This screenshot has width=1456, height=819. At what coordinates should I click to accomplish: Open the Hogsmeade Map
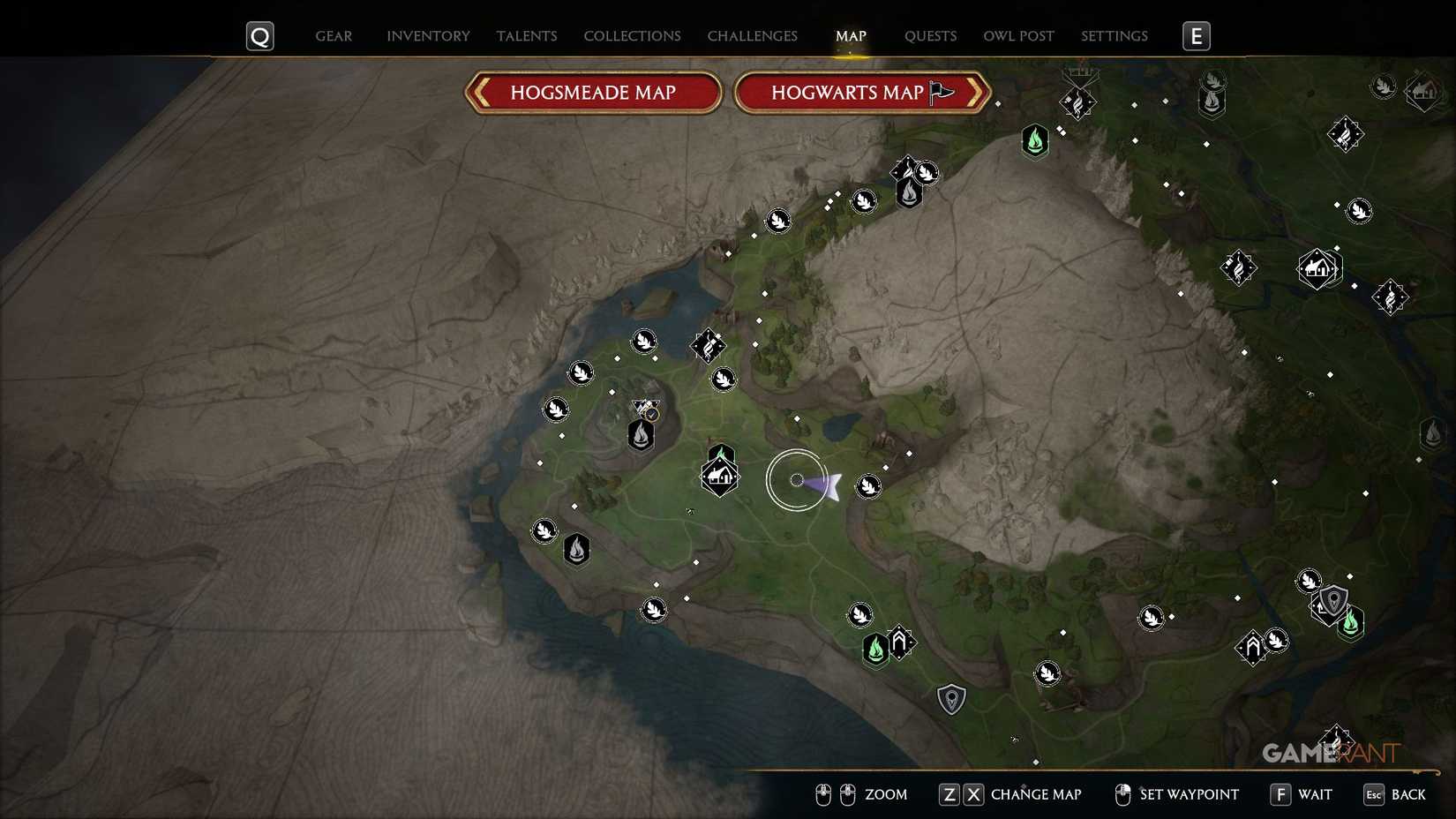coord(592,92)
